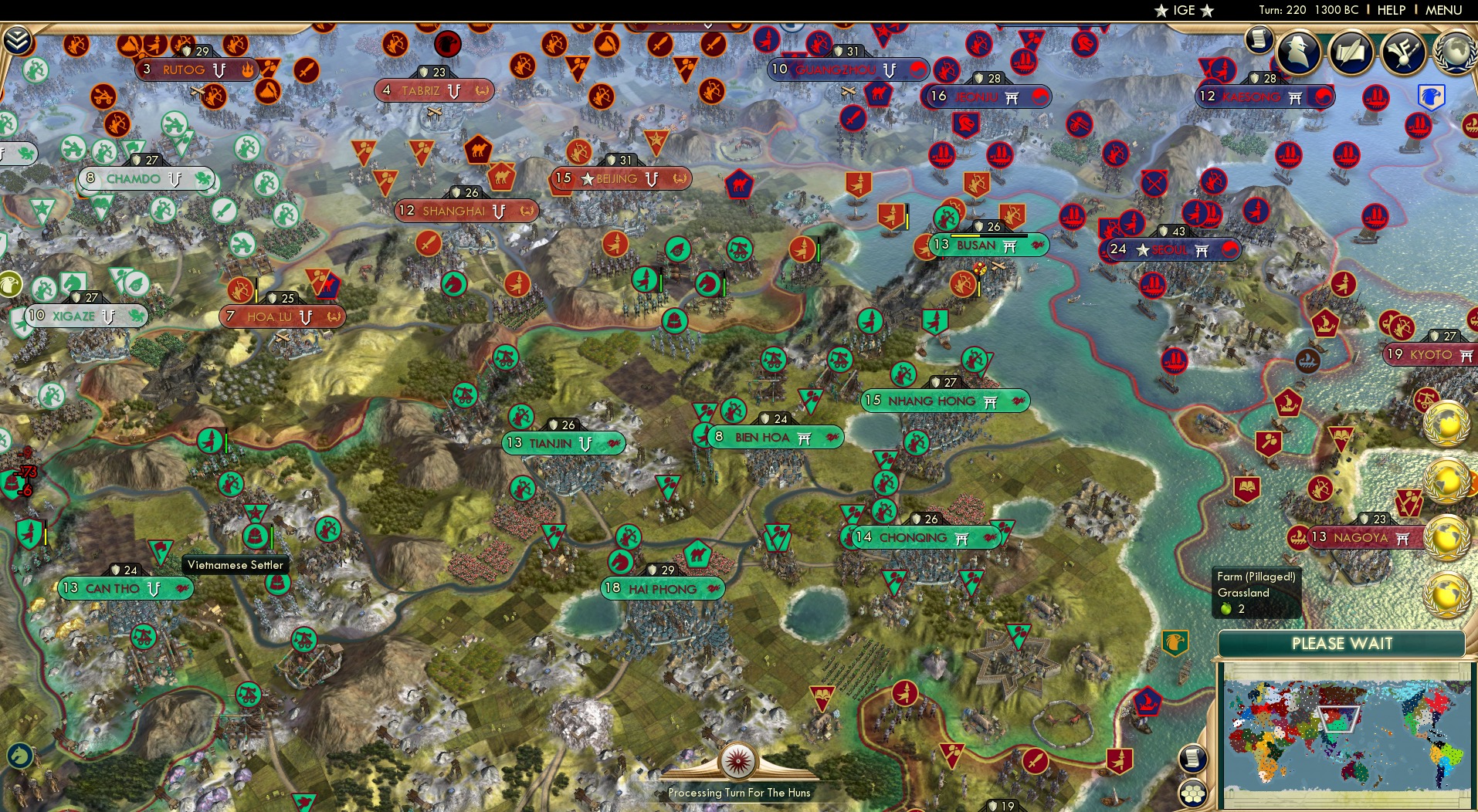Click the Seoul city banner
The image size is (1478, 812).
point(1171,249)
